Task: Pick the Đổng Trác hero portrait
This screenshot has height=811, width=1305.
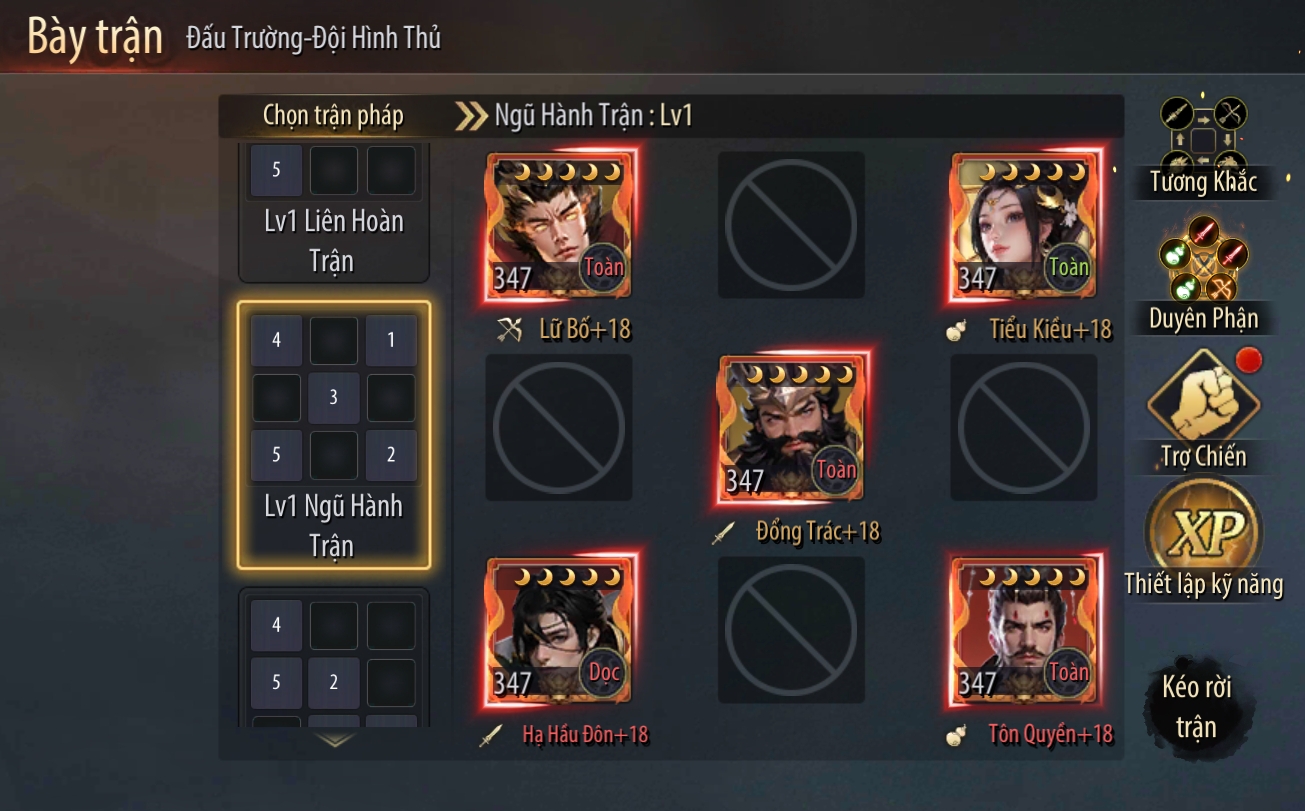Action: coord(791,429)
